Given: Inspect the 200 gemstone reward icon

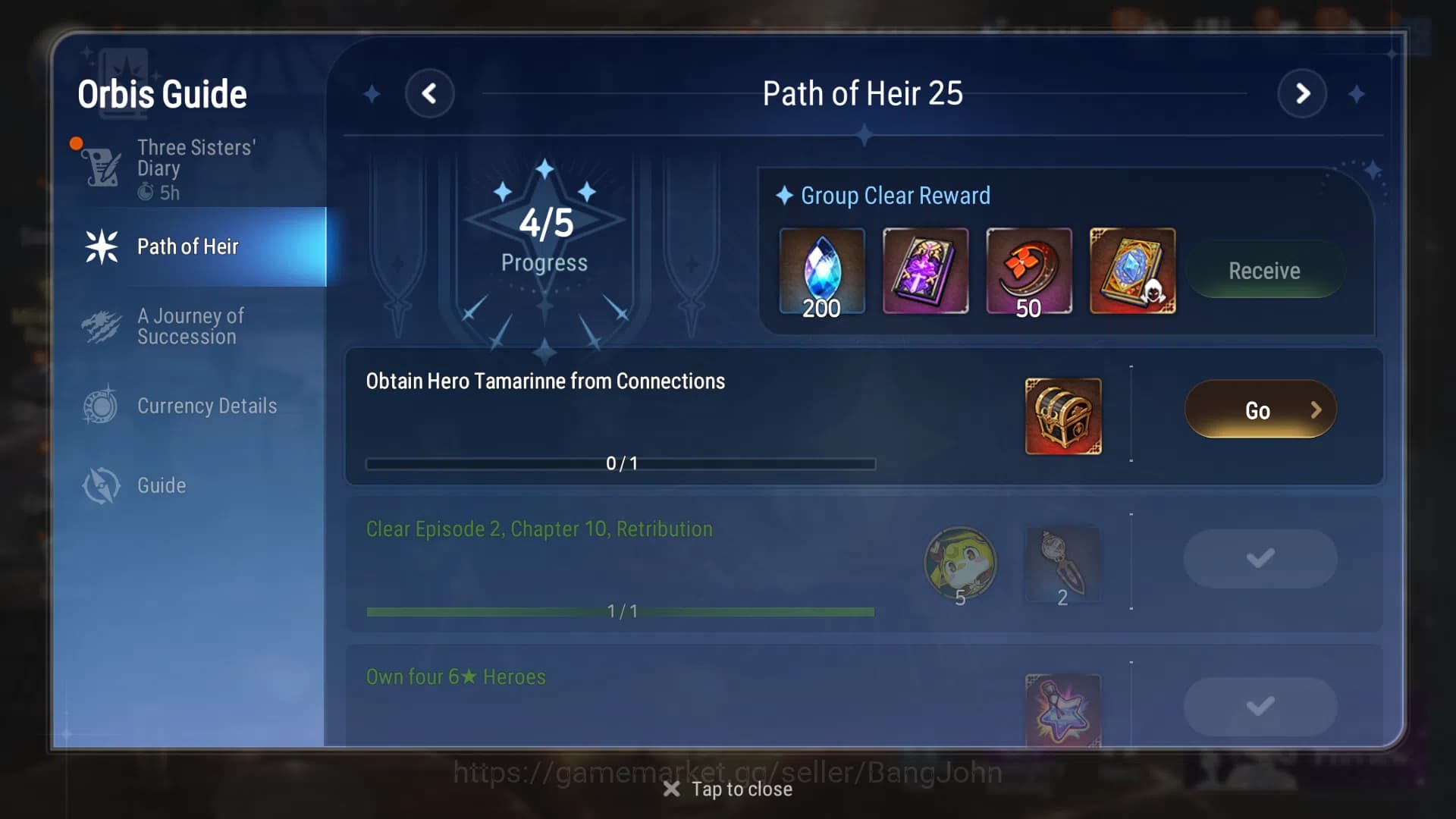Looking at the screenshot, I should click(x=823, y=271).
